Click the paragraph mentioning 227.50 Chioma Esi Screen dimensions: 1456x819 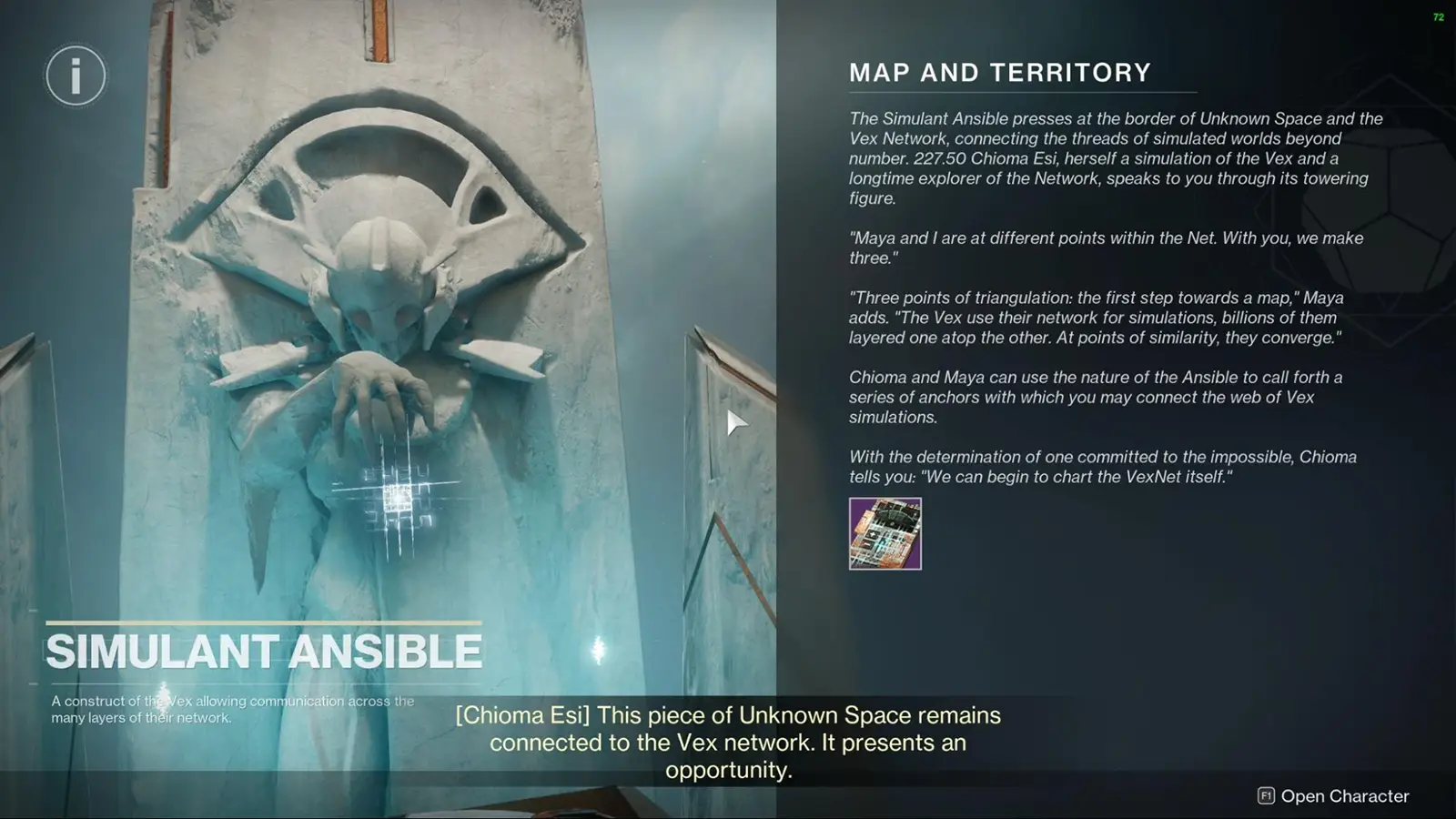click(x=1110, y=159)
